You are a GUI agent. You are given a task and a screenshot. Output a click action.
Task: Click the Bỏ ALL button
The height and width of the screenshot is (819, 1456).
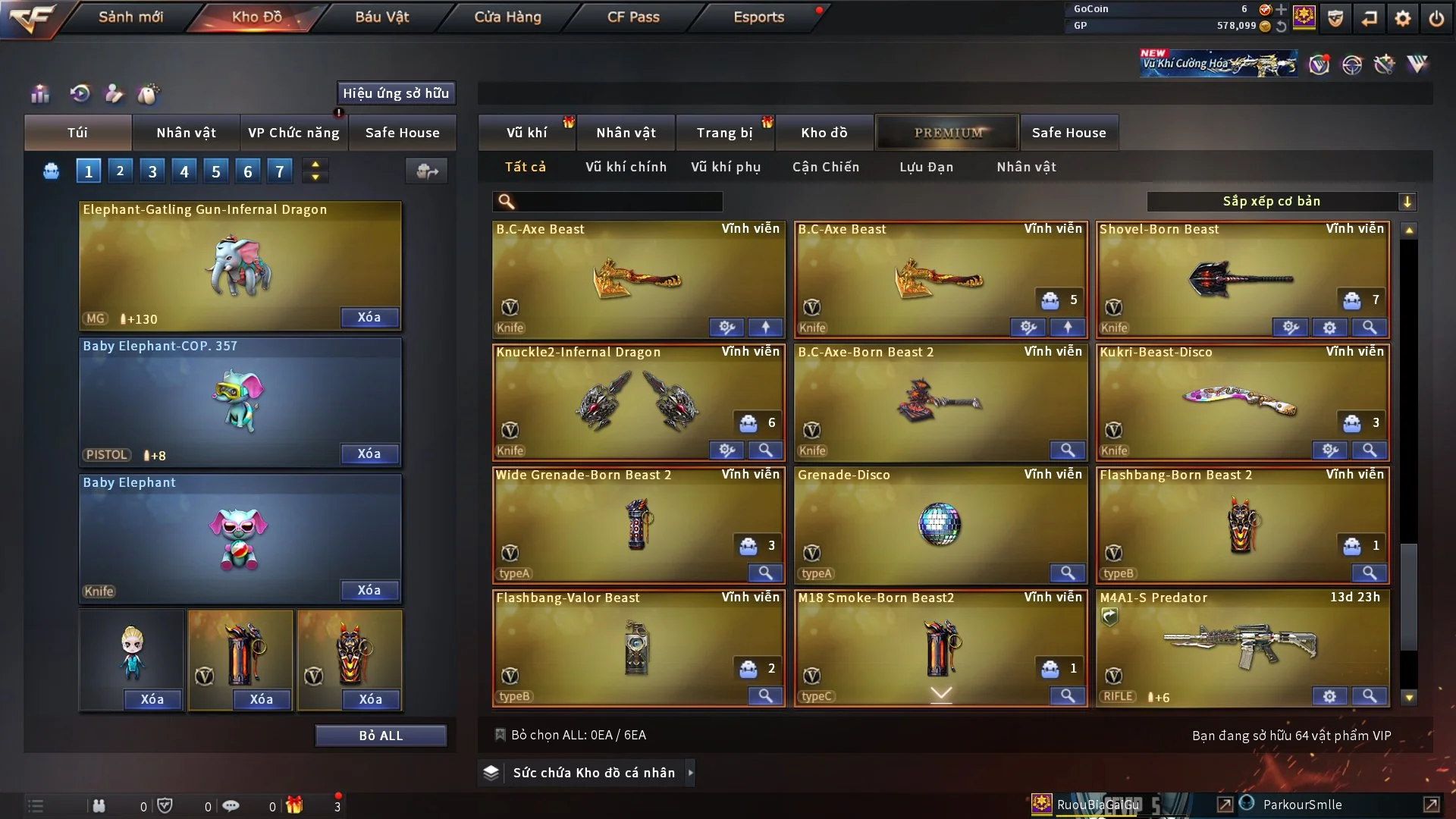(381, 736)
